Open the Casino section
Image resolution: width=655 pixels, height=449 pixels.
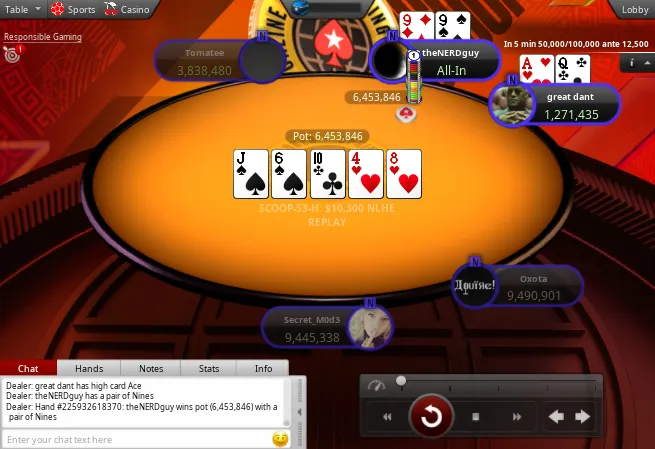(128, 9)
